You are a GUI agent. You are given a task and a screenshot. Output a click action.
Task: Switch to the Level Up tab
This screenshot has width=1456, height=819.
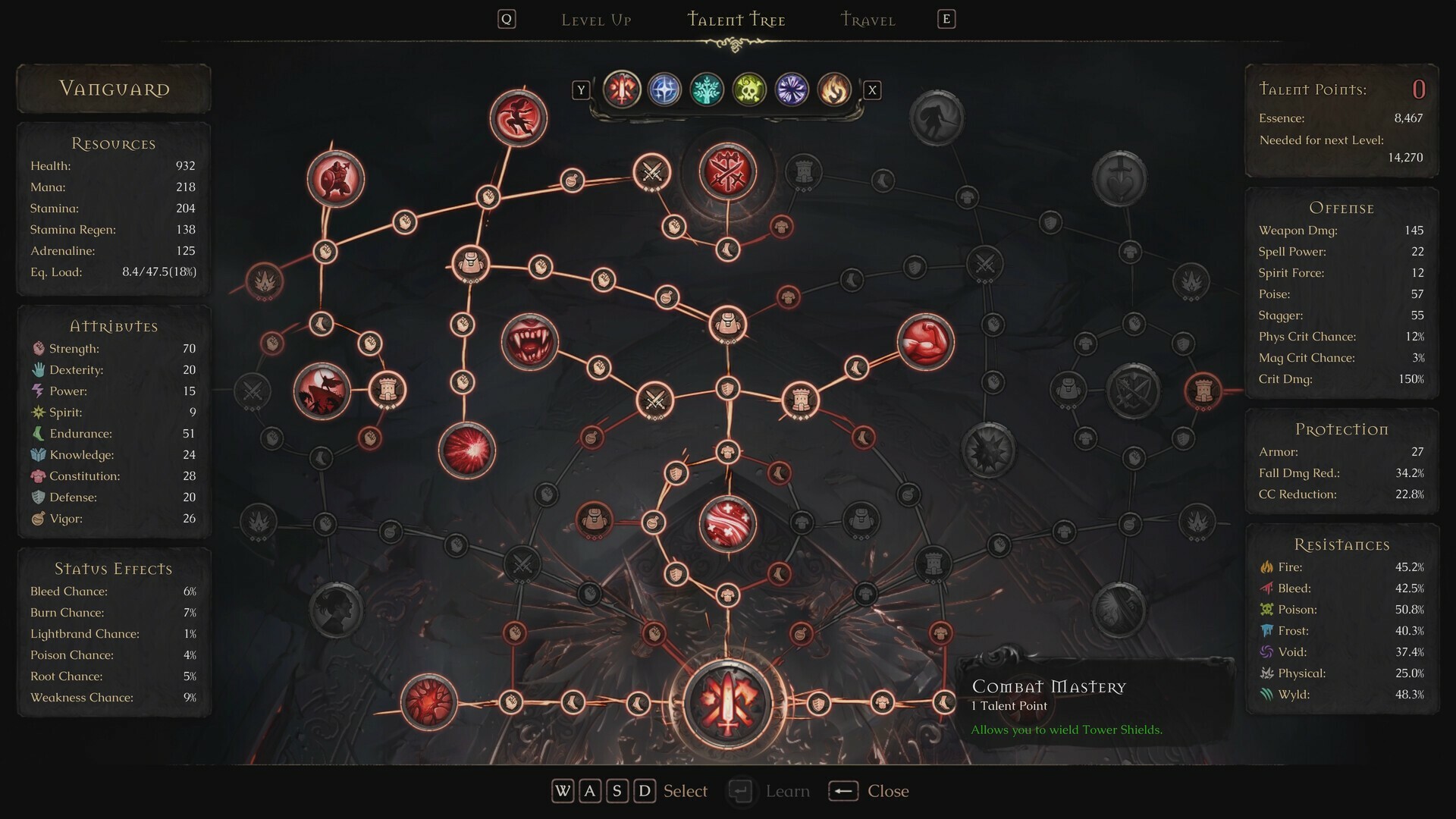pyautogui.click(x=596, y=20)
